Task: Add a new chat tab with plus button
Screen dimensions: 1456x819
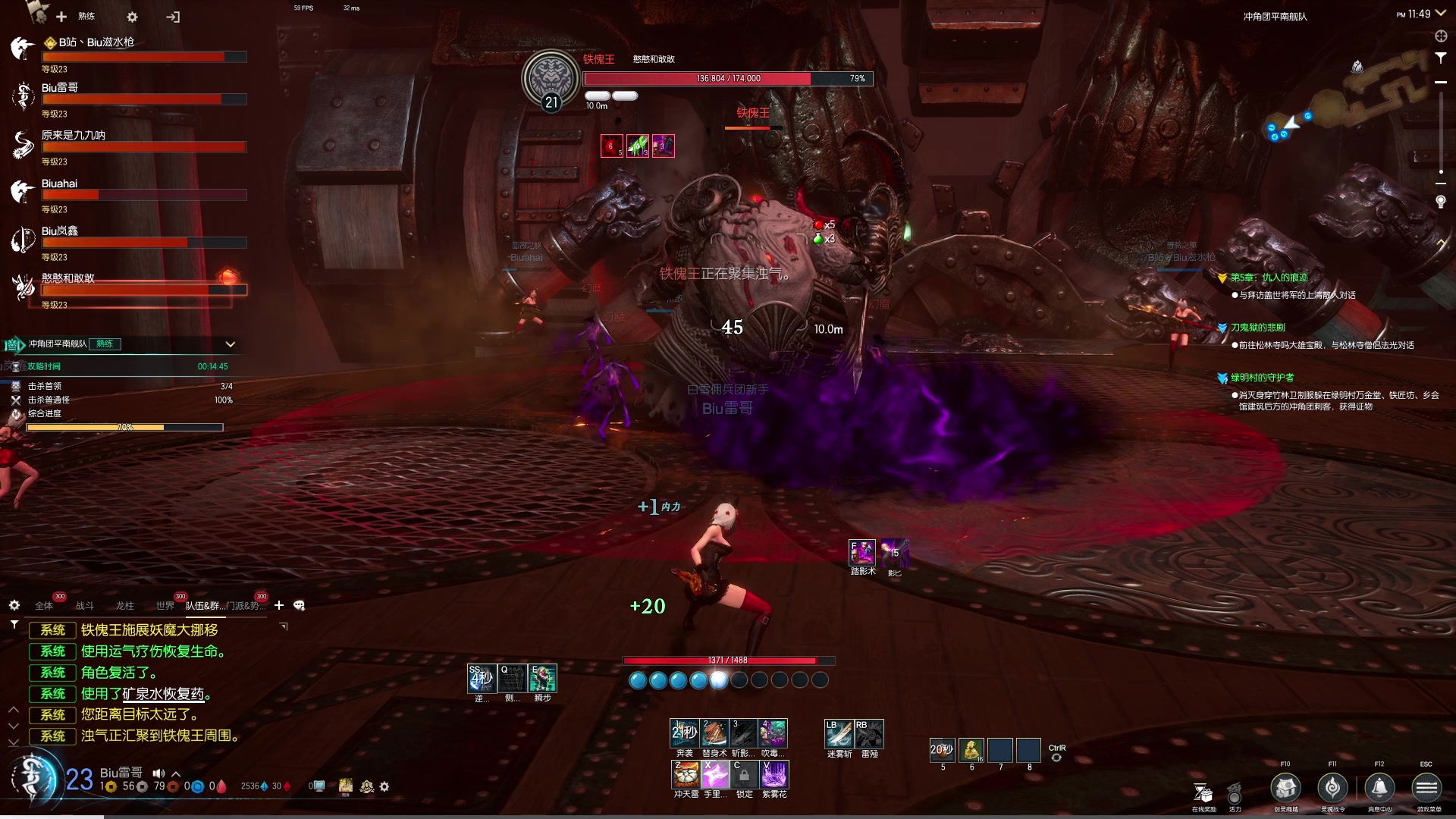Action: click(279, 605)
